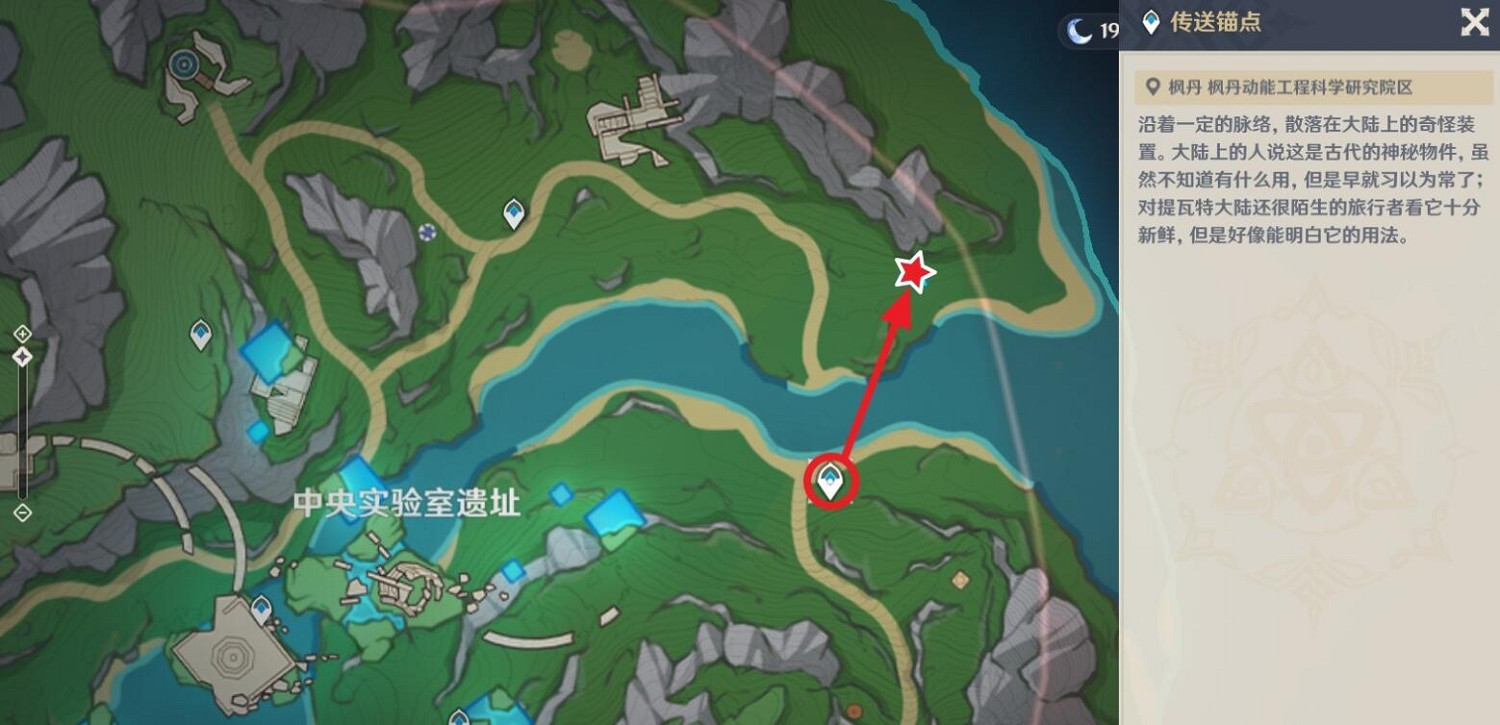Screen dimensions: 1500x725
Task: Click the teleport waypoint near the bottom ruins
Action: point(262,609)
